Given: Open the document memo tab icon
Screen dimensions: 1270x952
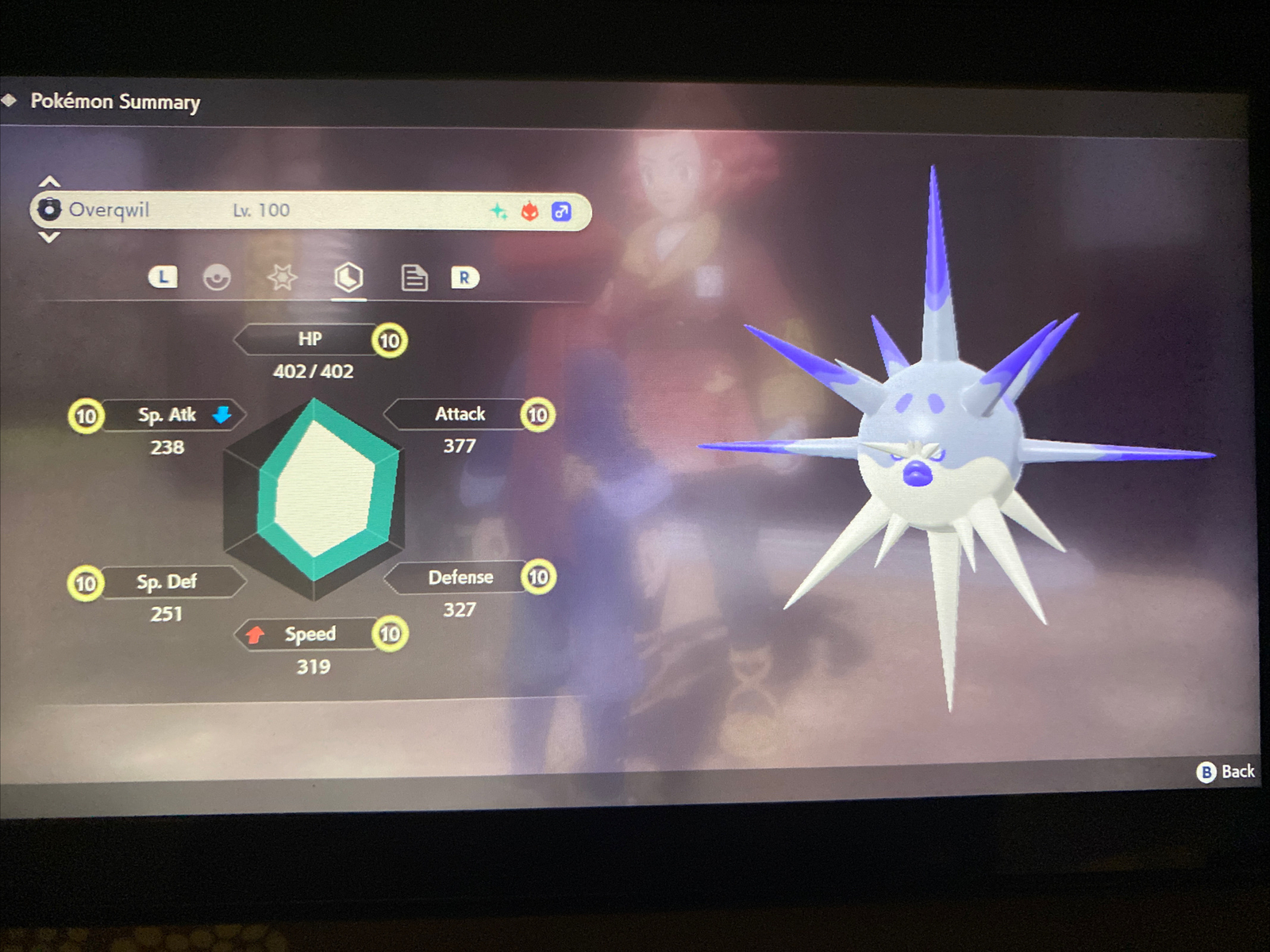Looking at the screenshot, I should coord(414,278).
